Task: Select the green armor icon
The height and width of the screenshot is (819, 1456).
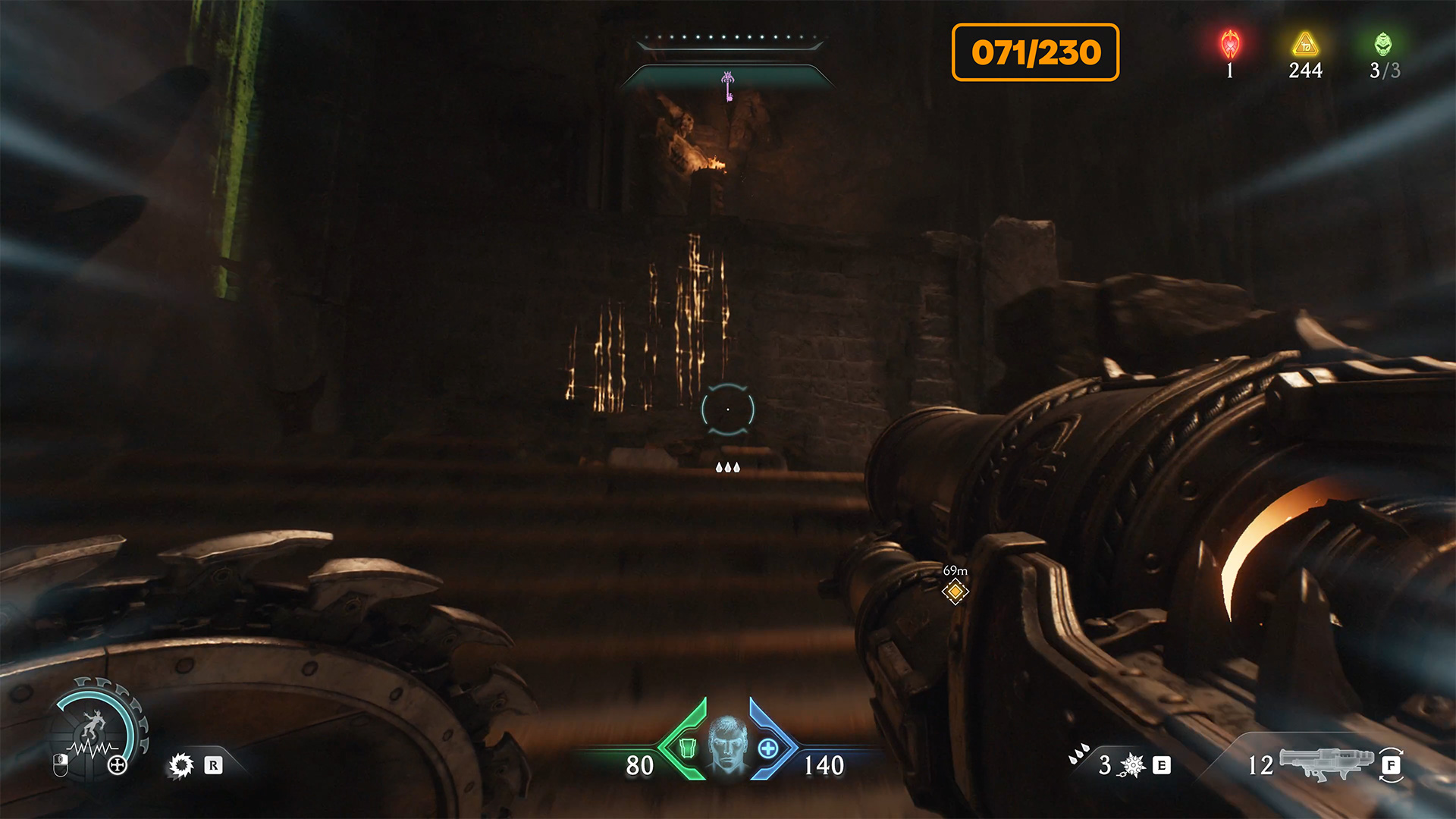Action: [x=687, y=748]
